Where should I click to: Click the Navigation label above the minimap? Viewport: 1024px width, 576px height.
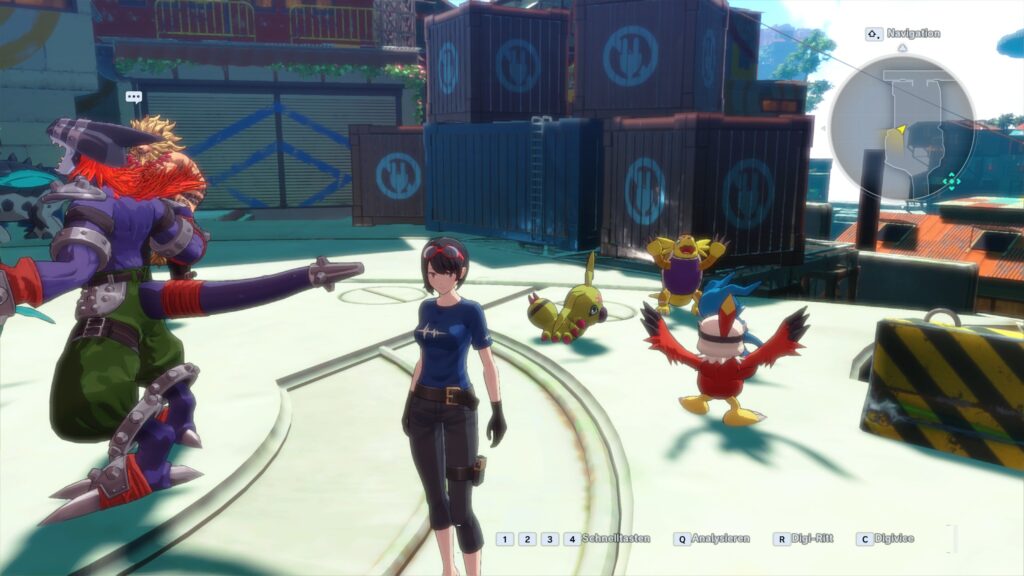(x=911, y=33)
